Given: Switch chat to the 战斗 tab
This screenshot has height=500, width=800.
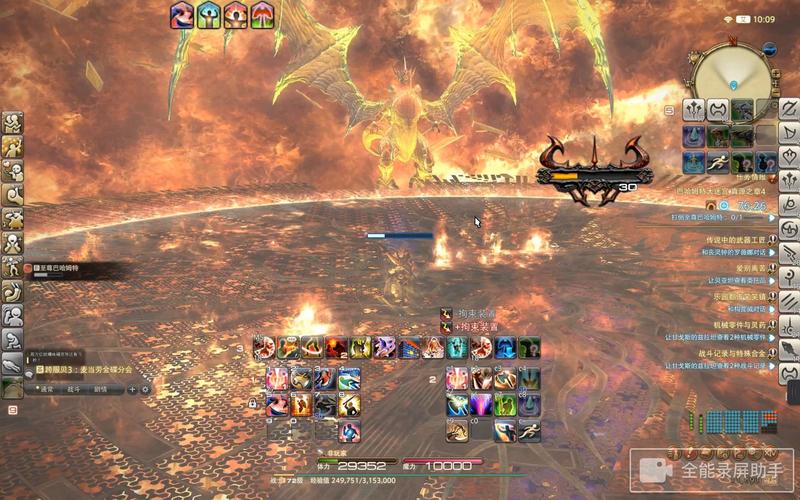Looking at the screenshot, I should tap(71, 389).
